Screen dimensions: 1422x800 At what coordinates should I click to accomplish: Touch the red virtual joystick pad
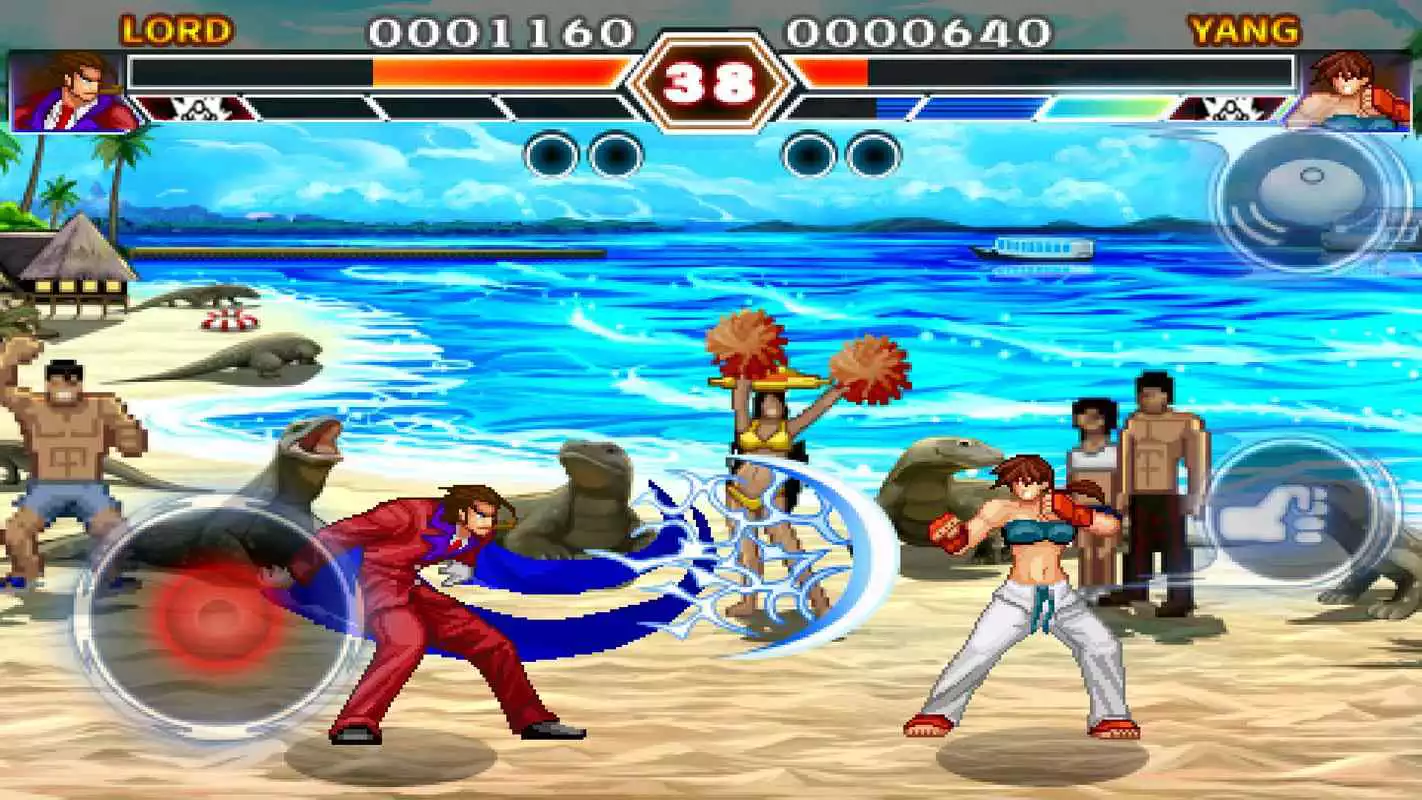tap(216, 617)
